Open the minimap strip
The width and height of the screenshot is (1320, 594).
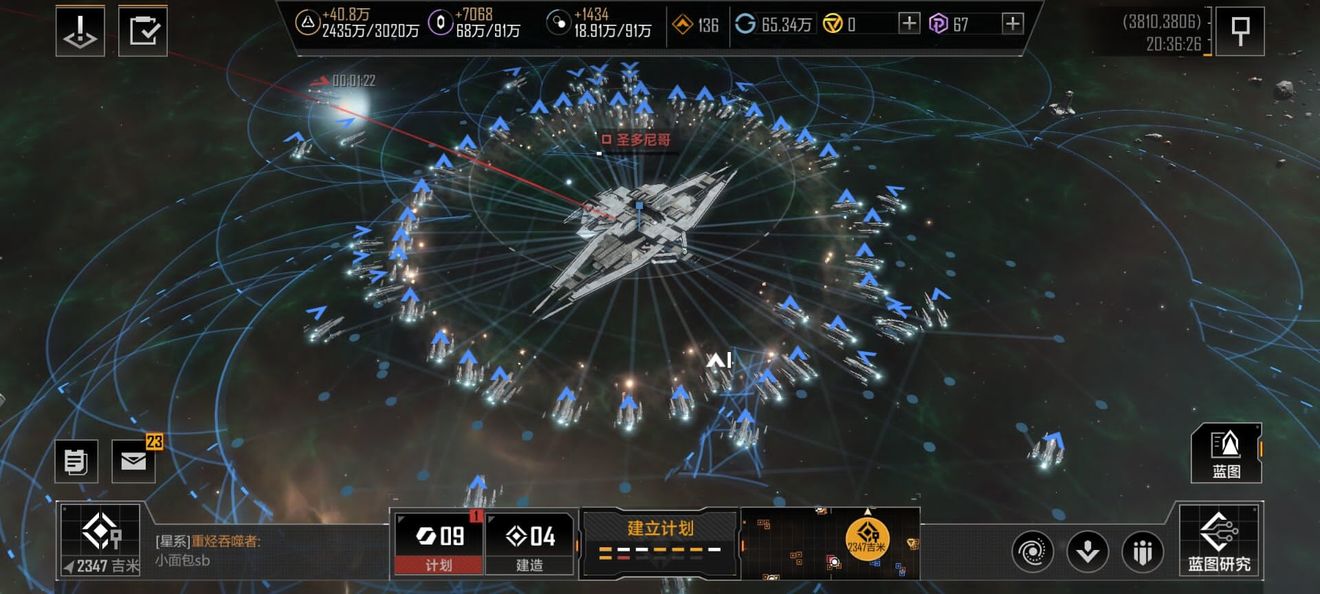[x=830, y=543]
